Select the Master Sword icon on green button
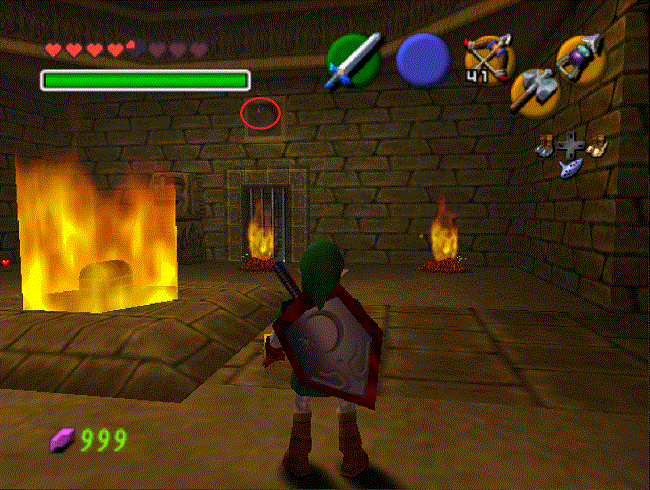Viewport: 650px width, 490px height. pyautogui.click(x=353, y=58)
